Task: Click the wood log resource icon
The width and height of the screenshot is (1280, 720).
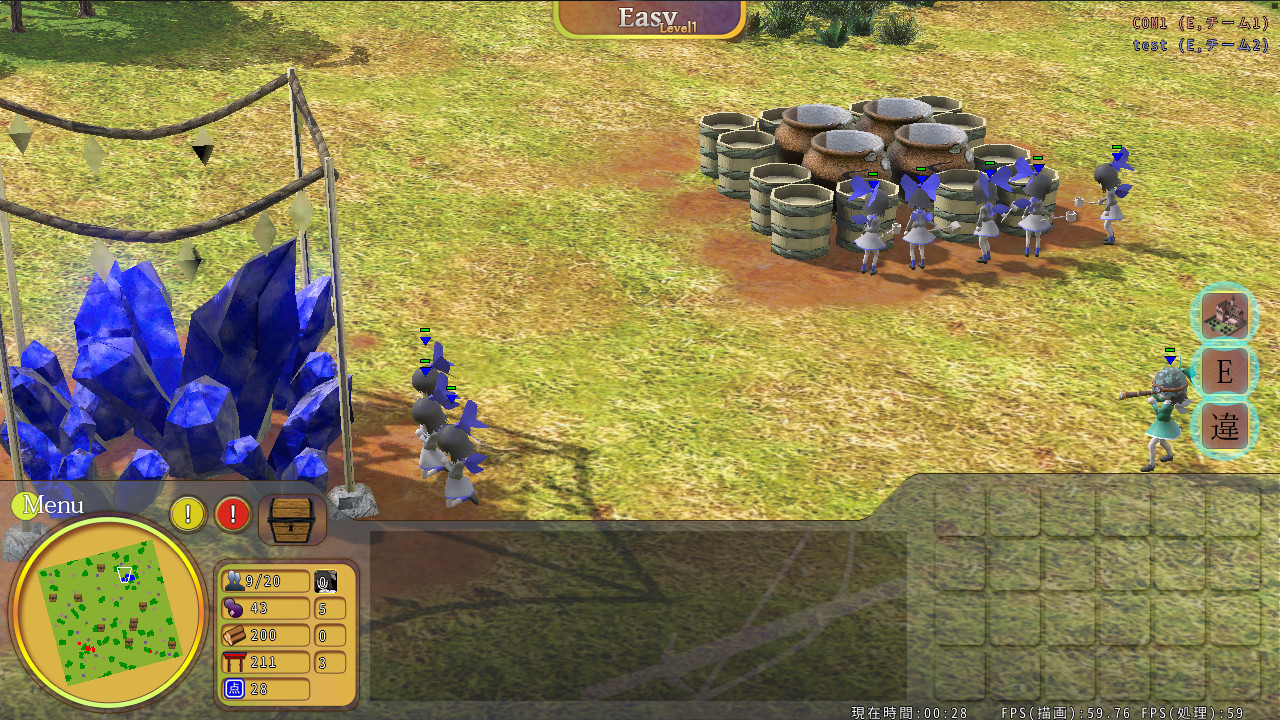Action: coord(234,635)
